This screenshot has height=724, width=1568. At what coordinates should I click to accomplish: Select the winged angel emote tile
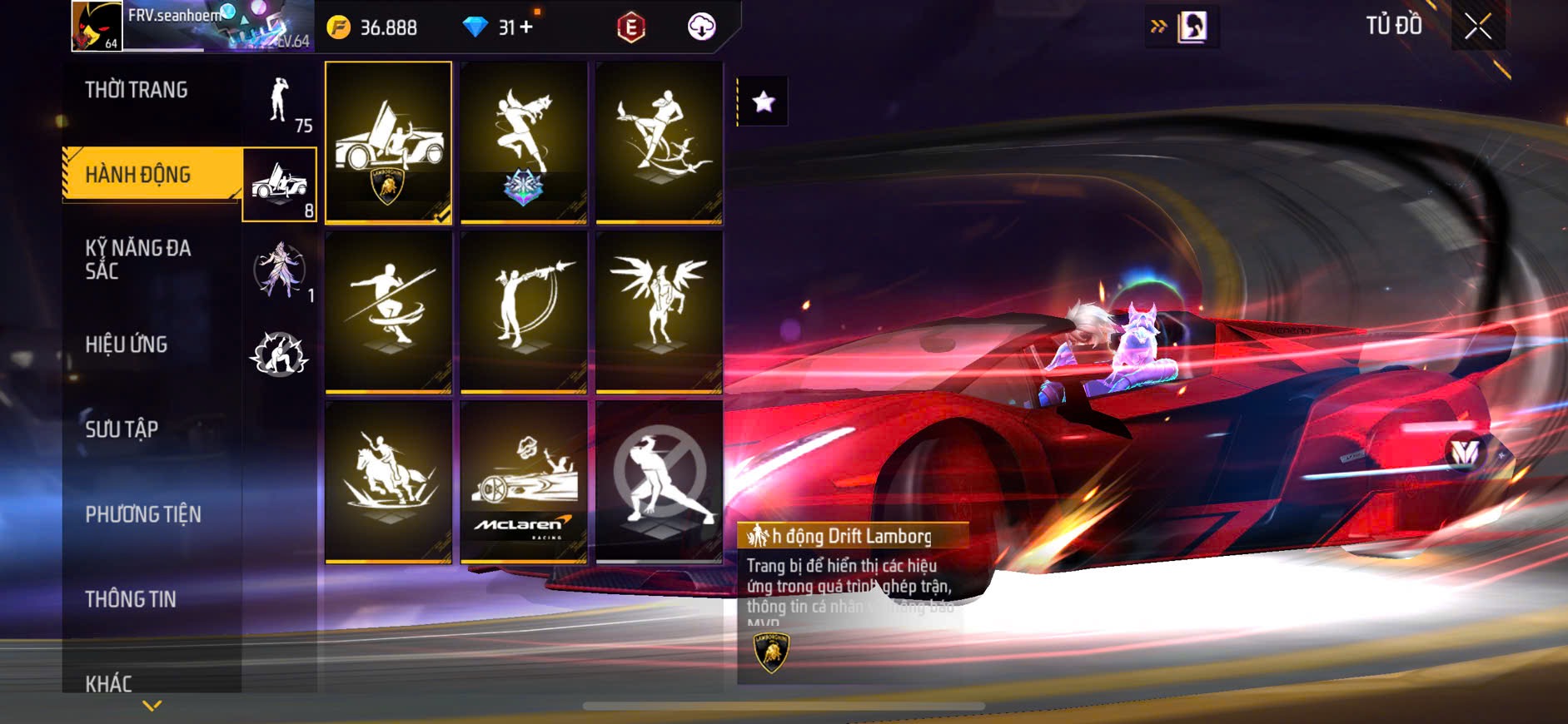point(659,311)
